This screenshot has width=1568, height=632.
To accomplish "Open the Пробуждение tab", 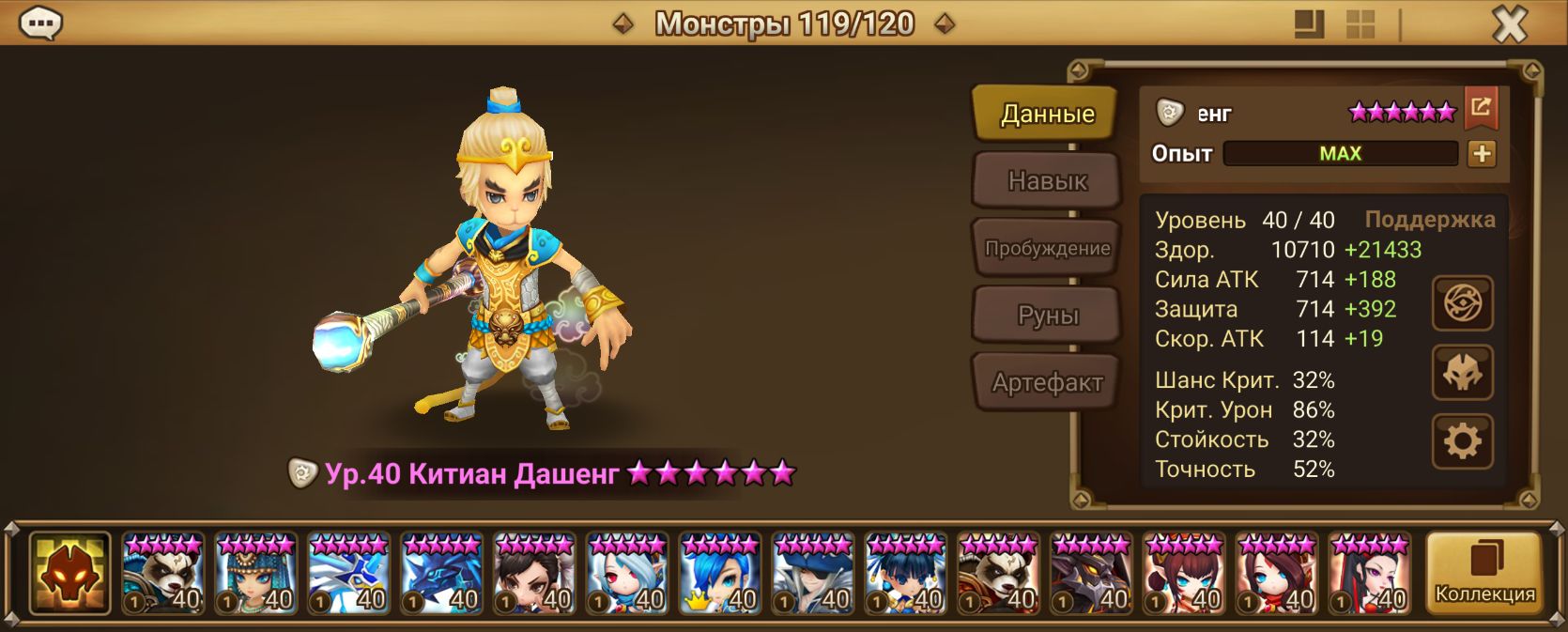I will coord(1047,248).
